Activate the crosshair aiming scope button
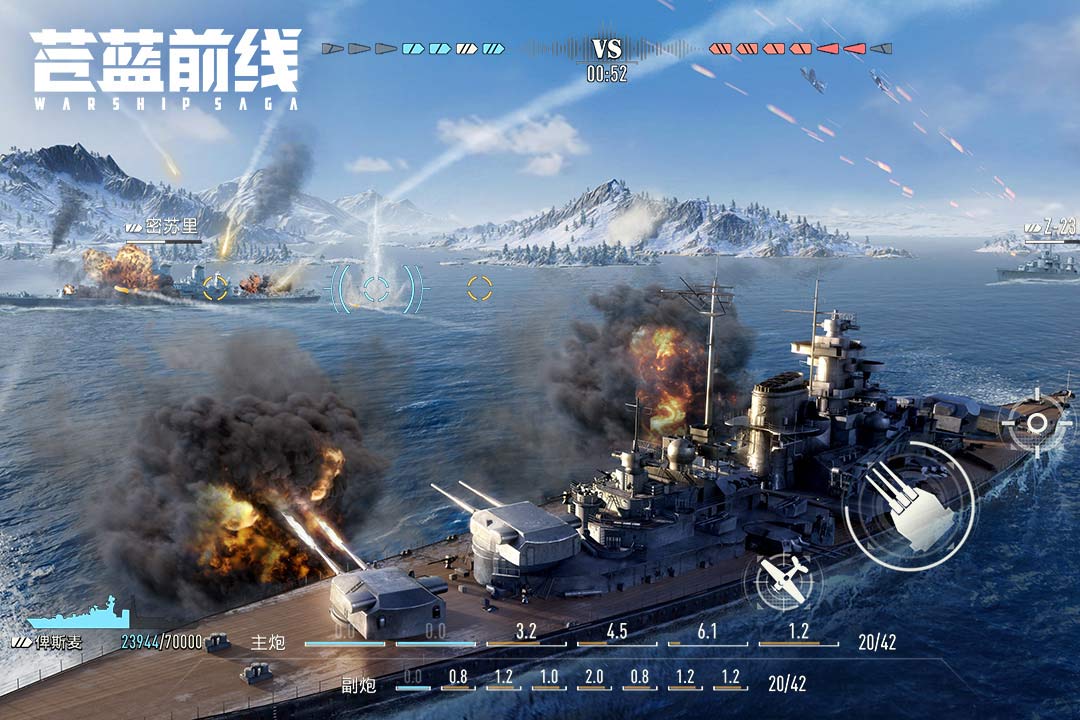Viewport: 1080px width, 720px height. (x=1037, y=423)
